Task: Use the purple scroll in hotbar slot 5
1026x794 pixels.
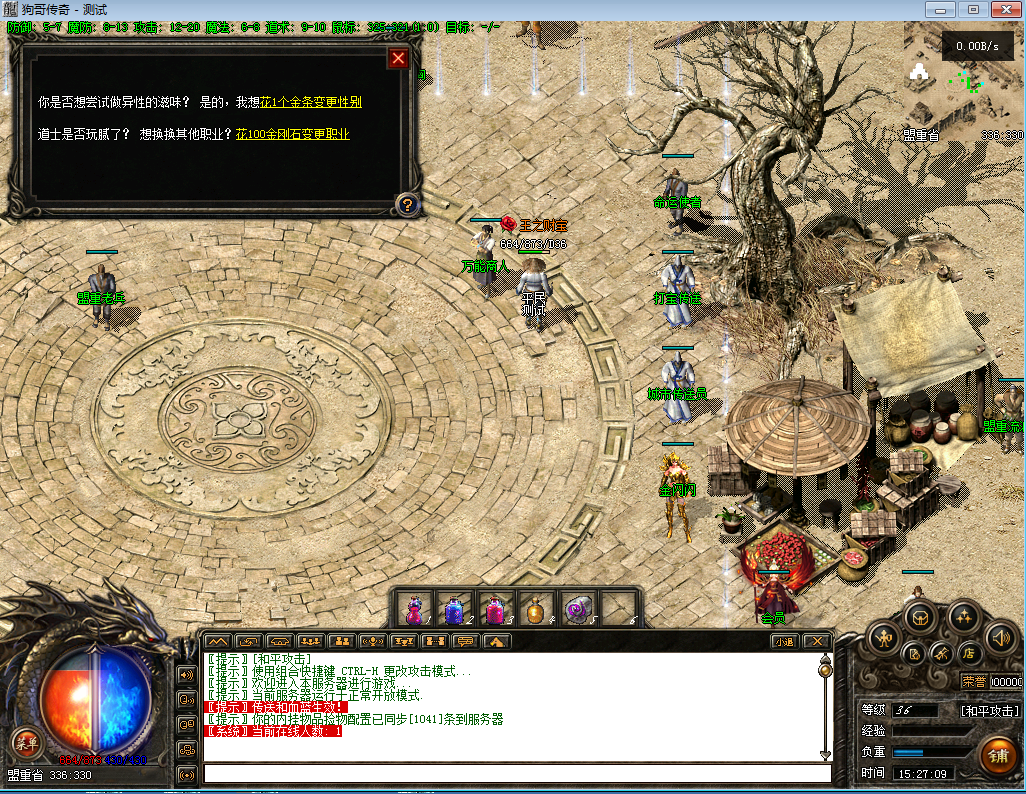Action: click(578, 608)
